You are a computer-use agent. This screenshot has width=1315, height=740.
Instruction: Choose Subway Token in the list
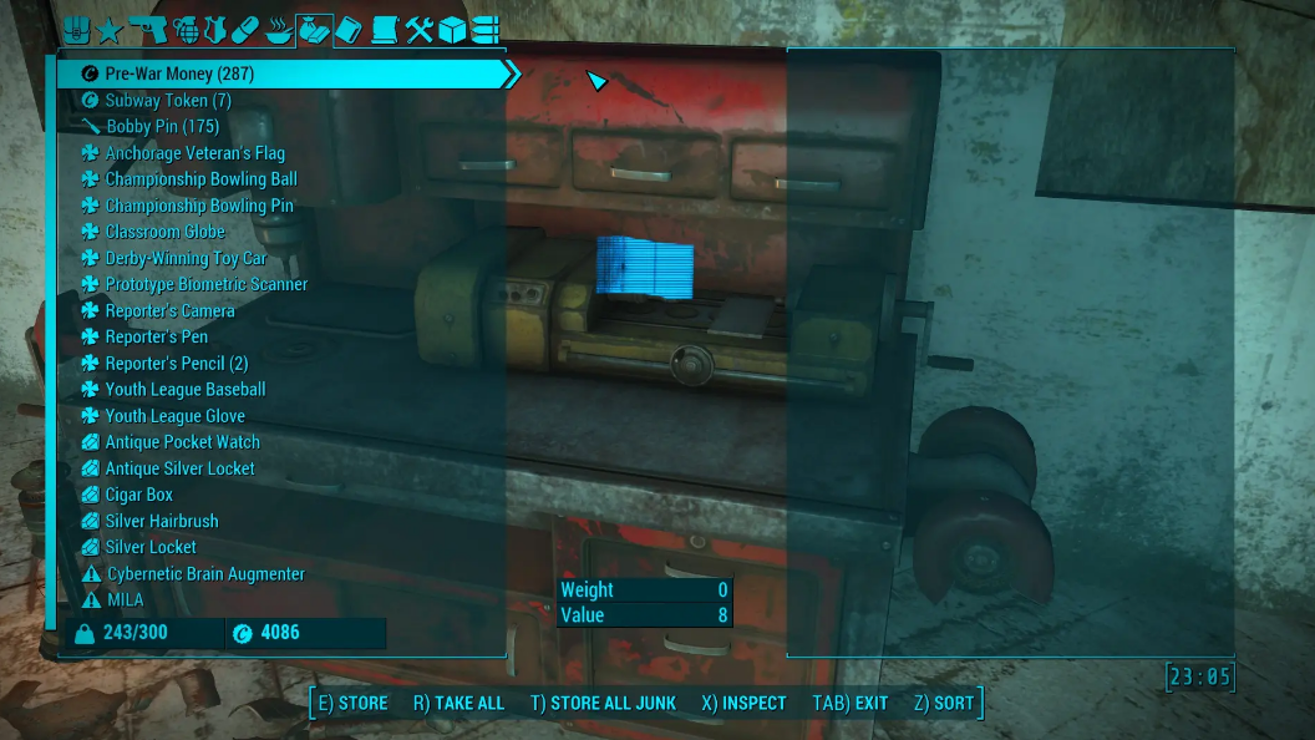click(x=168, y=100)
